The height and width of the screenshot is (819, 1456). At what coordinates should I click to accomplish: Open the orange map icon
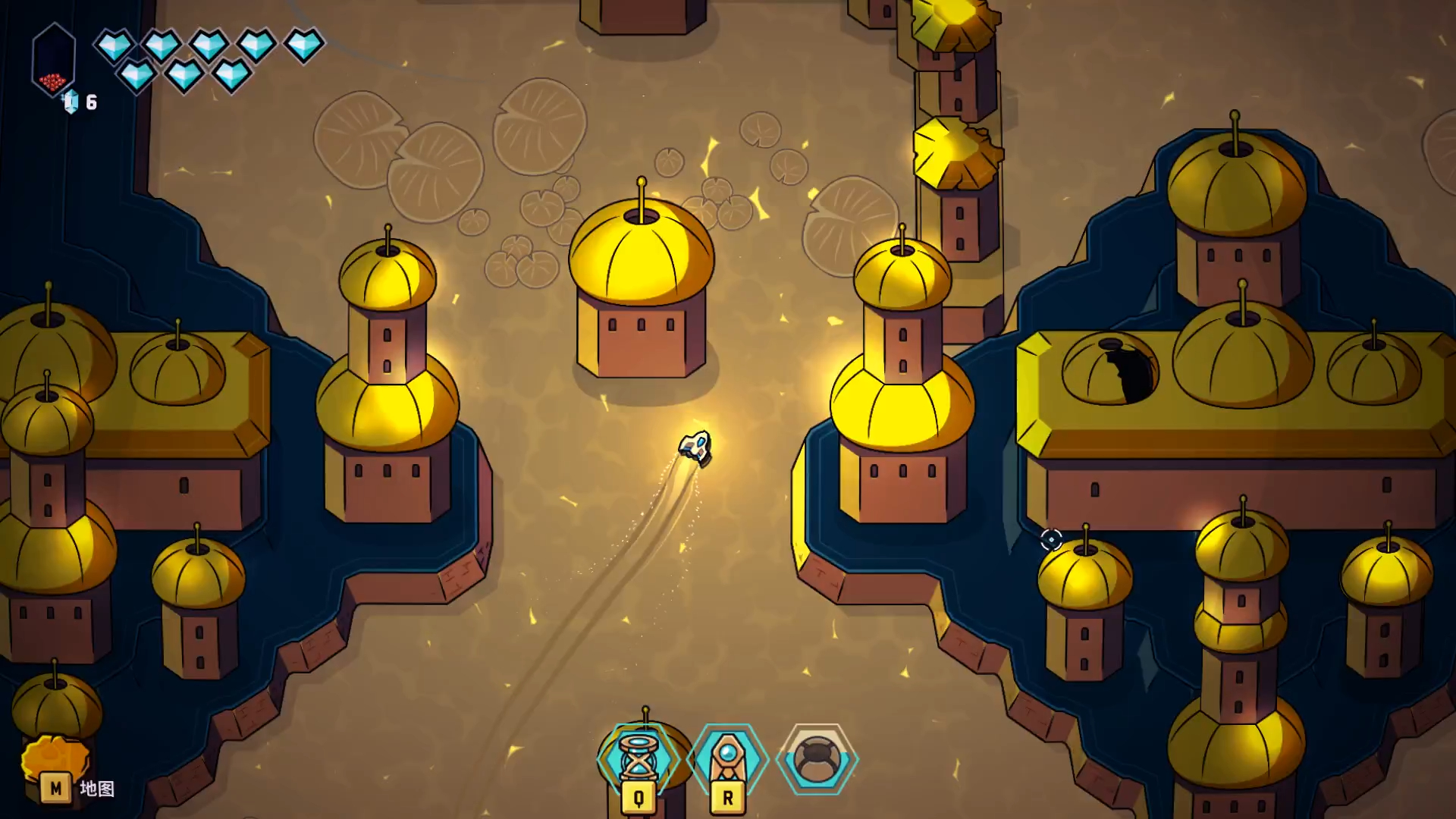tap(55, 758)
